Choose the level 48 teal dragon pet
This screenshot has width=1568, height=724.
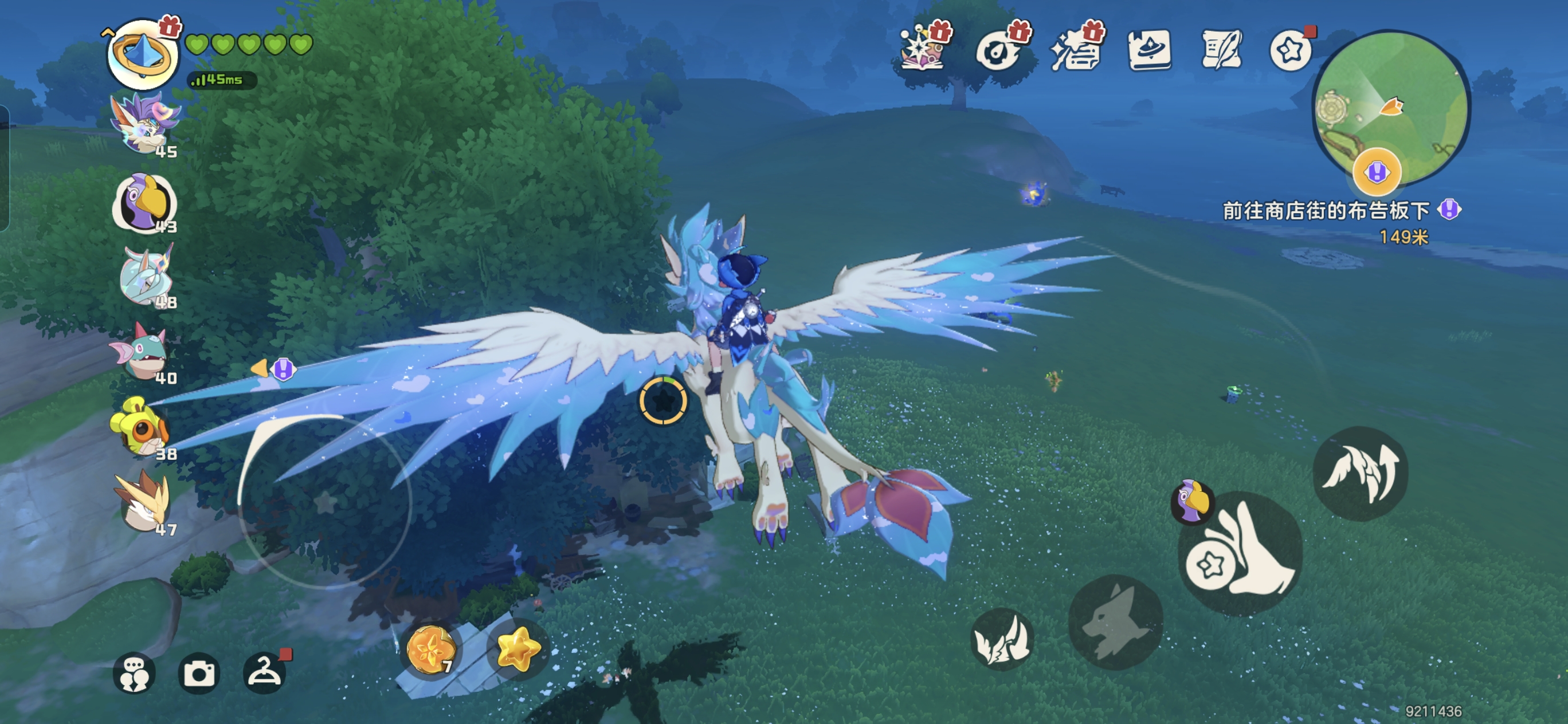pyautogui.click(x=146, y=277)
